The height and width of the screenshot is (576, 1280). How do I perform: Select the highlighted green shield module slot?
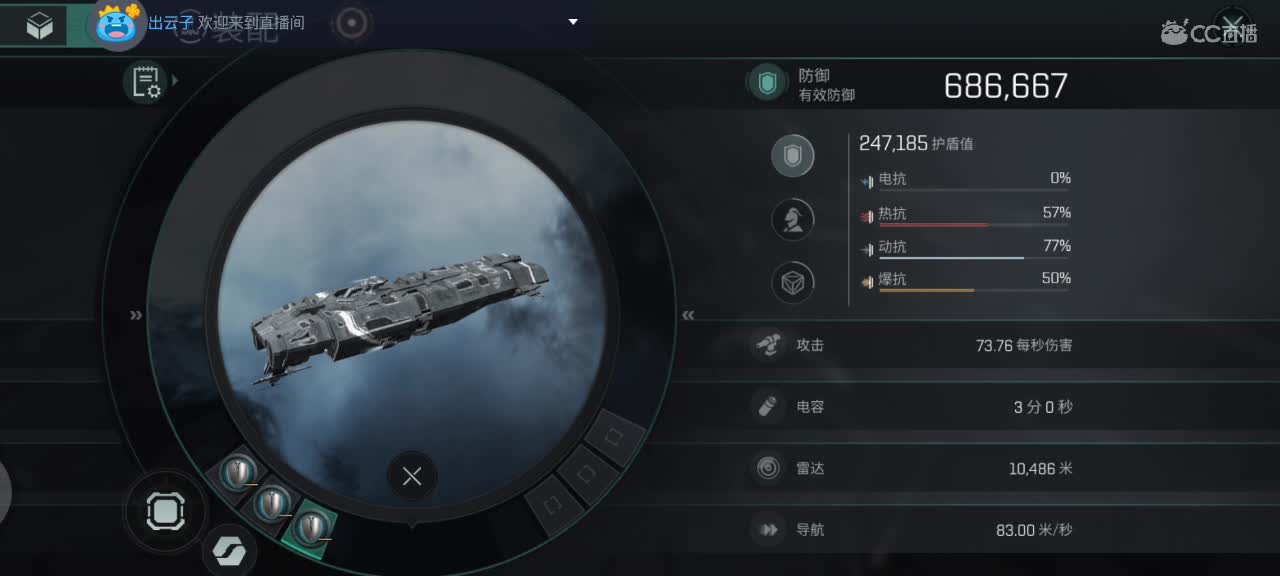[311, 526]
